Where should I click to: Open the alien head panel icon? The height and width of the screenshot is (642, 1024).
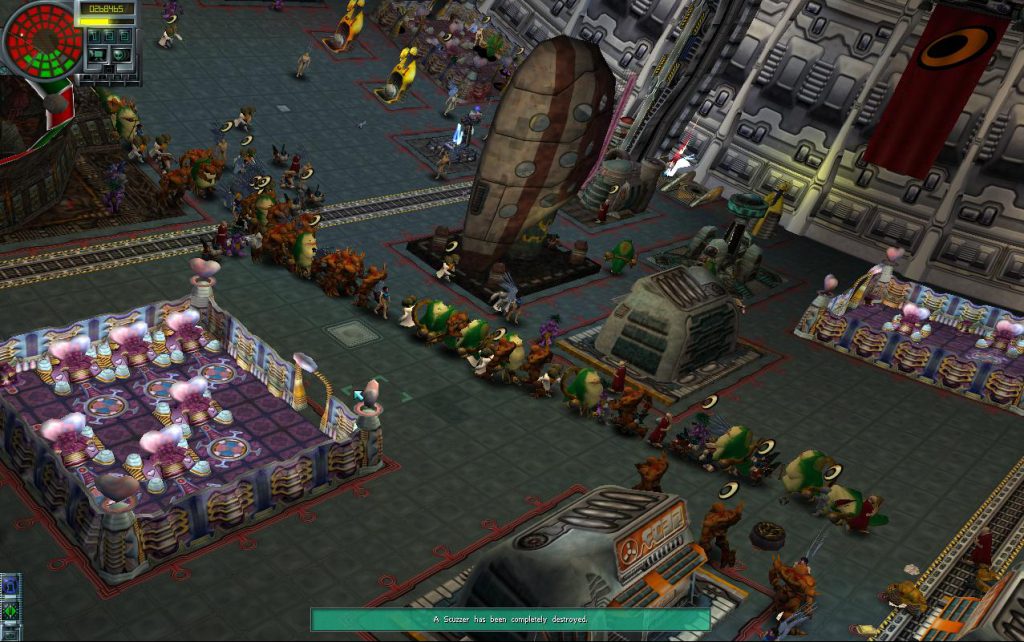119,54
